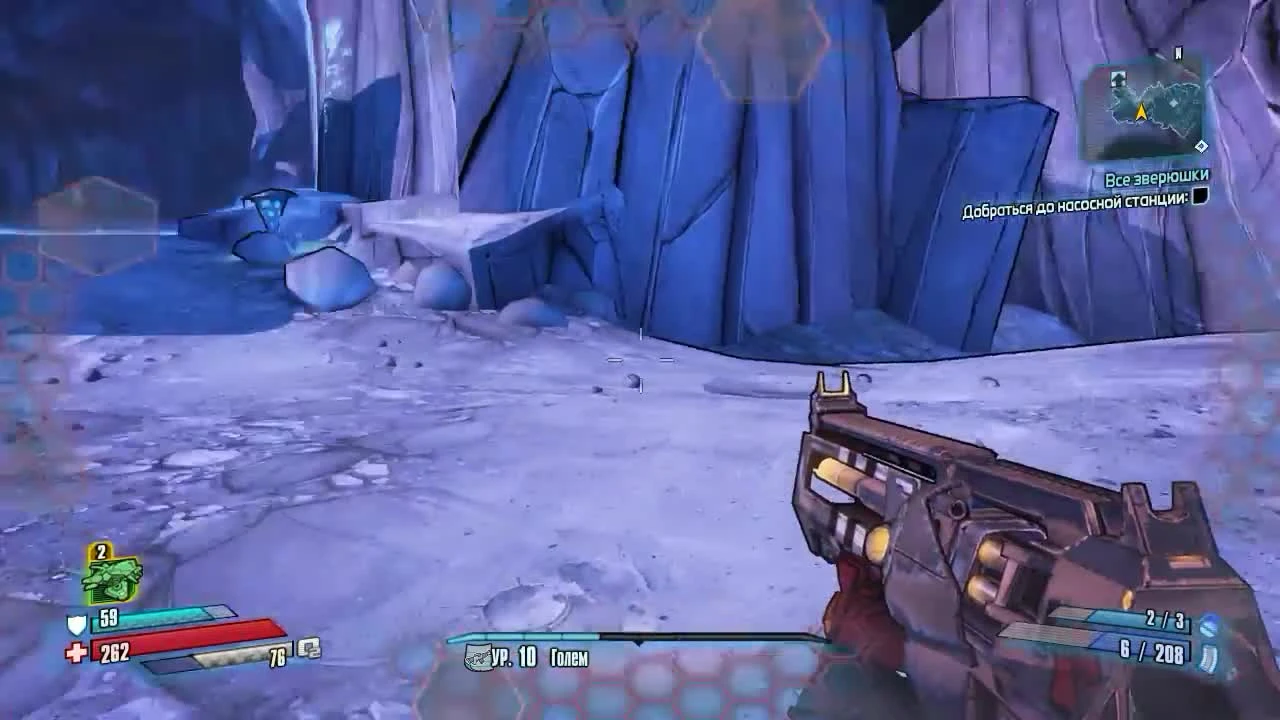1280x720 pixels.
Task: Click the grenade icon beside the ammo bar
Action: pyautogui.click(x=308, y=649)
